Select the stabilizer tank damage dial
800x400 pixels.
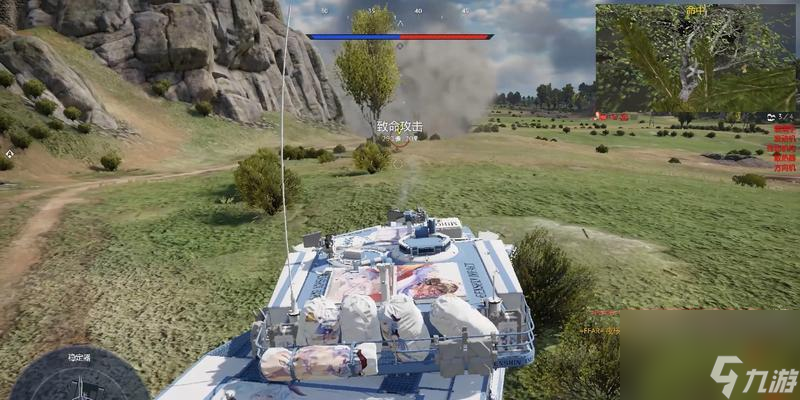pos(79,377)
